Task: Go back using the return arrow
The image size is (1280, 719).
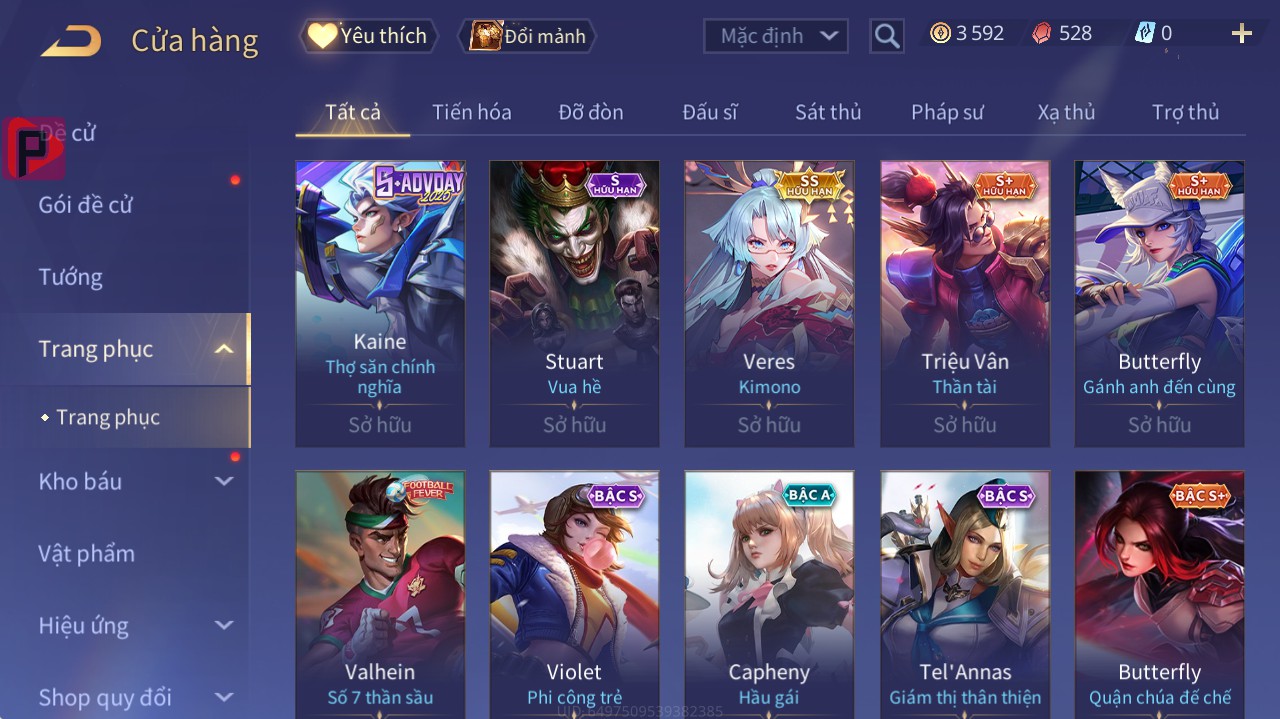Action: (71, 40)
